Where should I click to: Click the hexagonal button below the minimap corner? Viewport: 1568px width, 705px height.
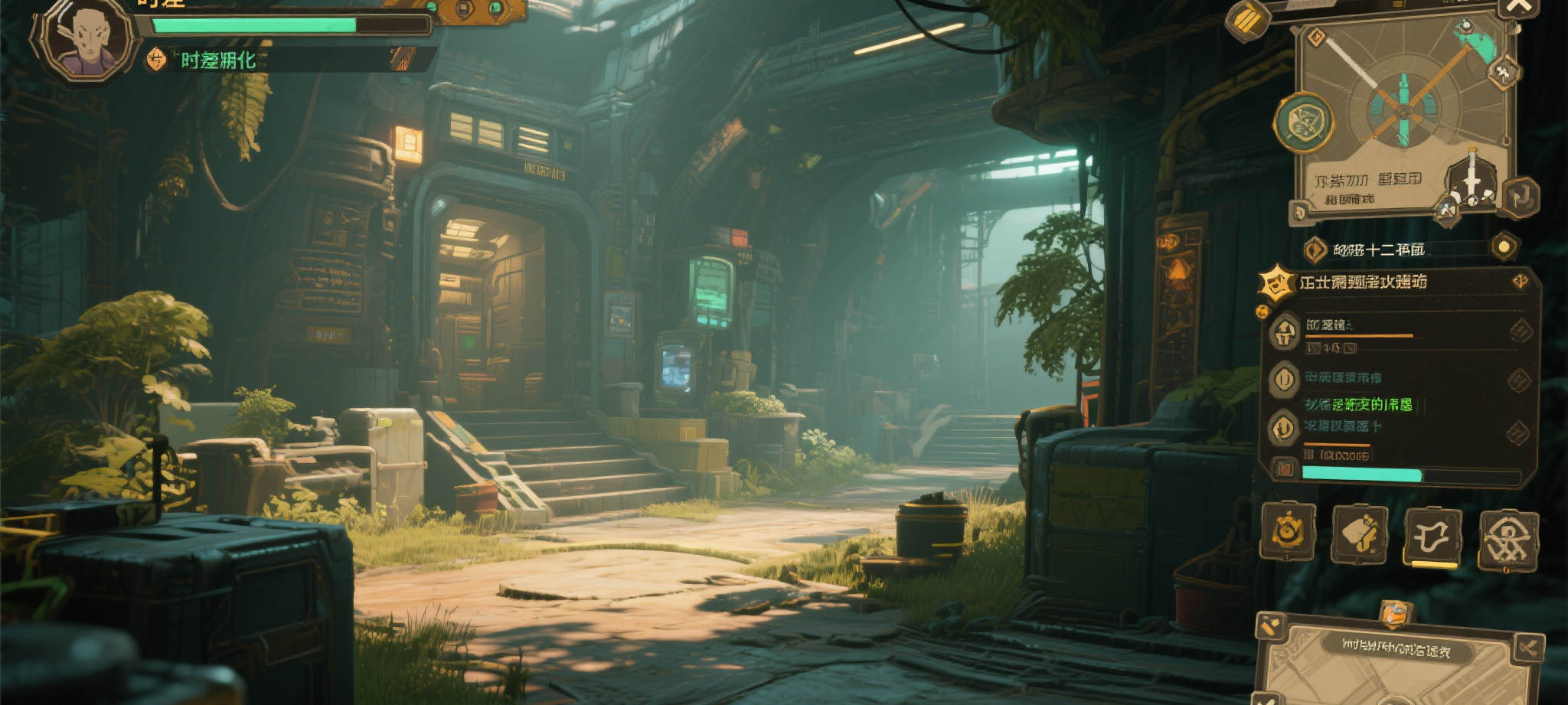1521,196
